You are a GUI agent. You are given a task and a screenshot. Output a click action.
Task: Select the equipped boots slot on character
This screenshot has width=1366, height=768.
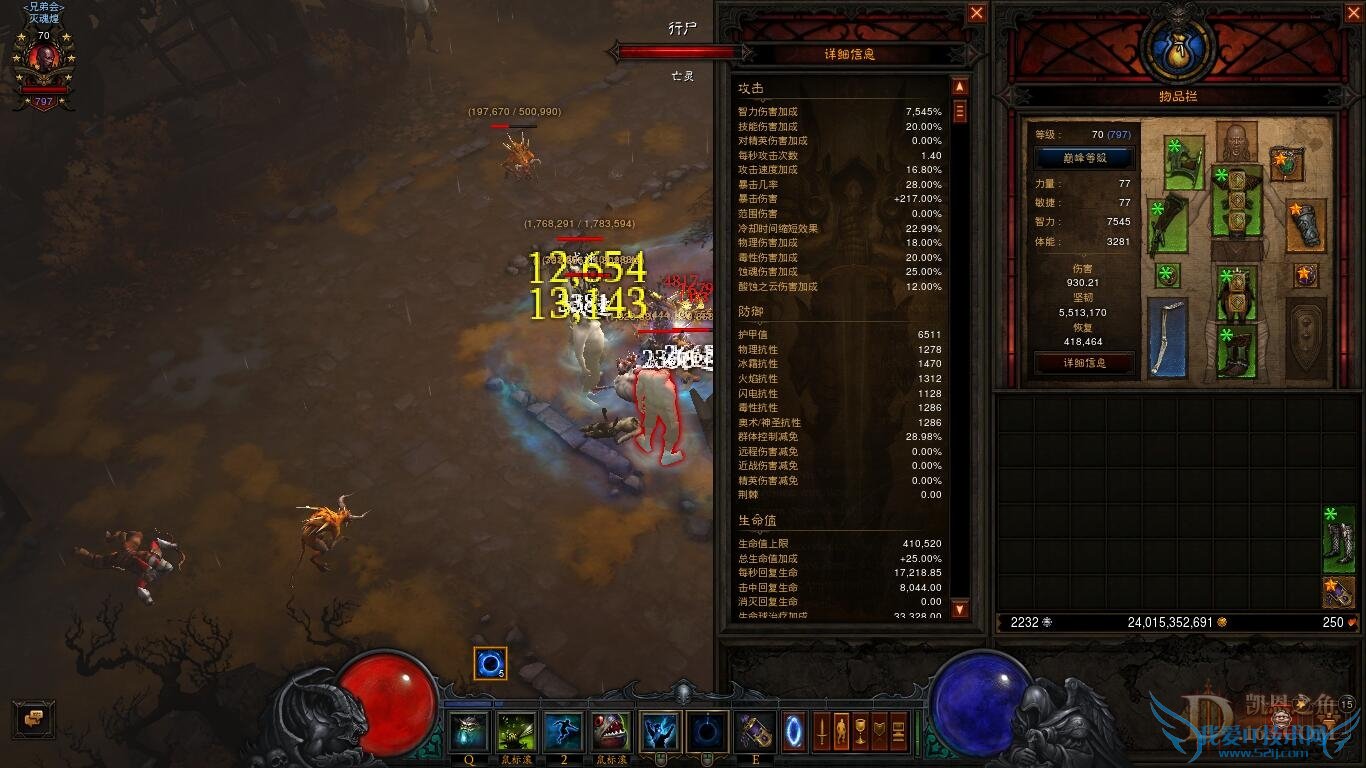tap(1237, 352)
